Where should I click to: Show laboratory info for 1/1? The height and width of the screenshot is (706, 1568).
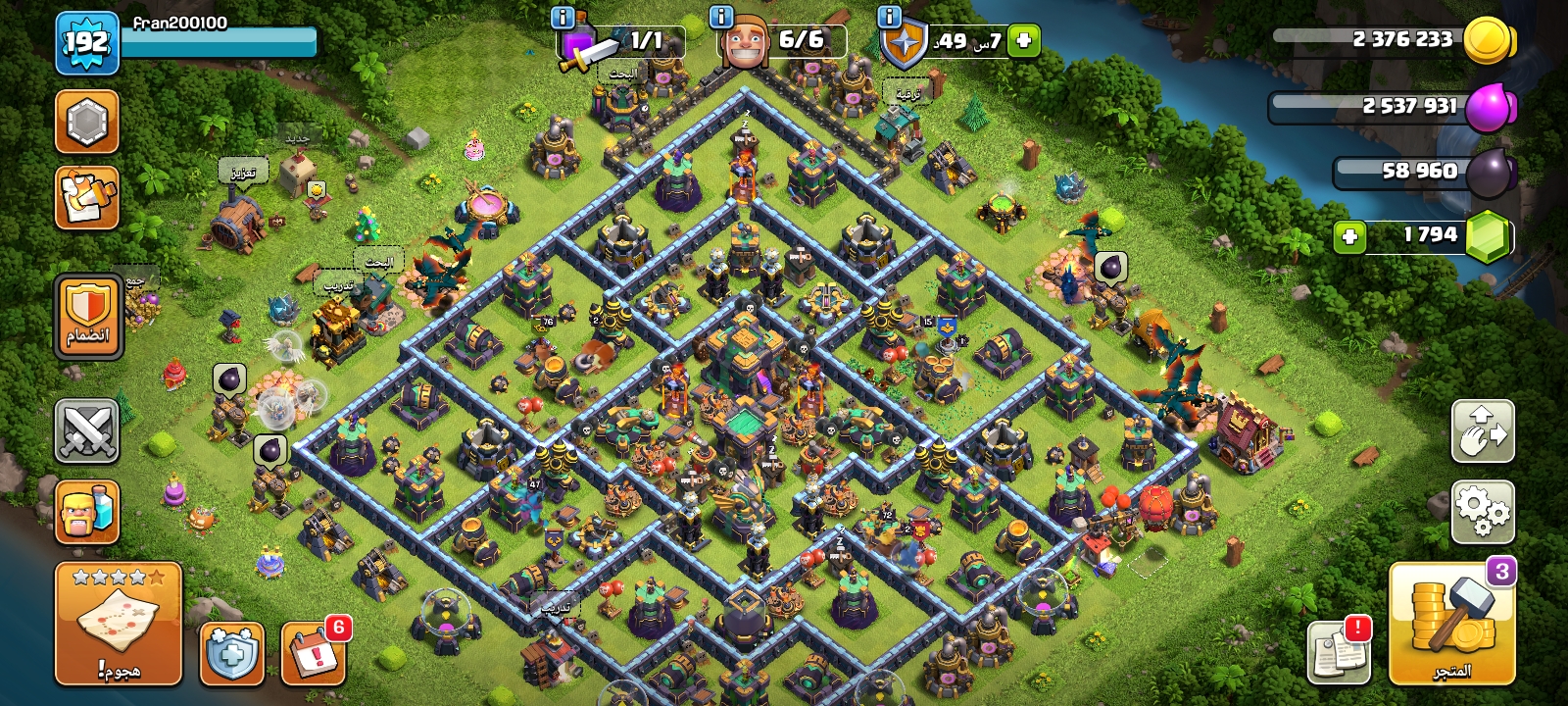click(x=563, y=17)
